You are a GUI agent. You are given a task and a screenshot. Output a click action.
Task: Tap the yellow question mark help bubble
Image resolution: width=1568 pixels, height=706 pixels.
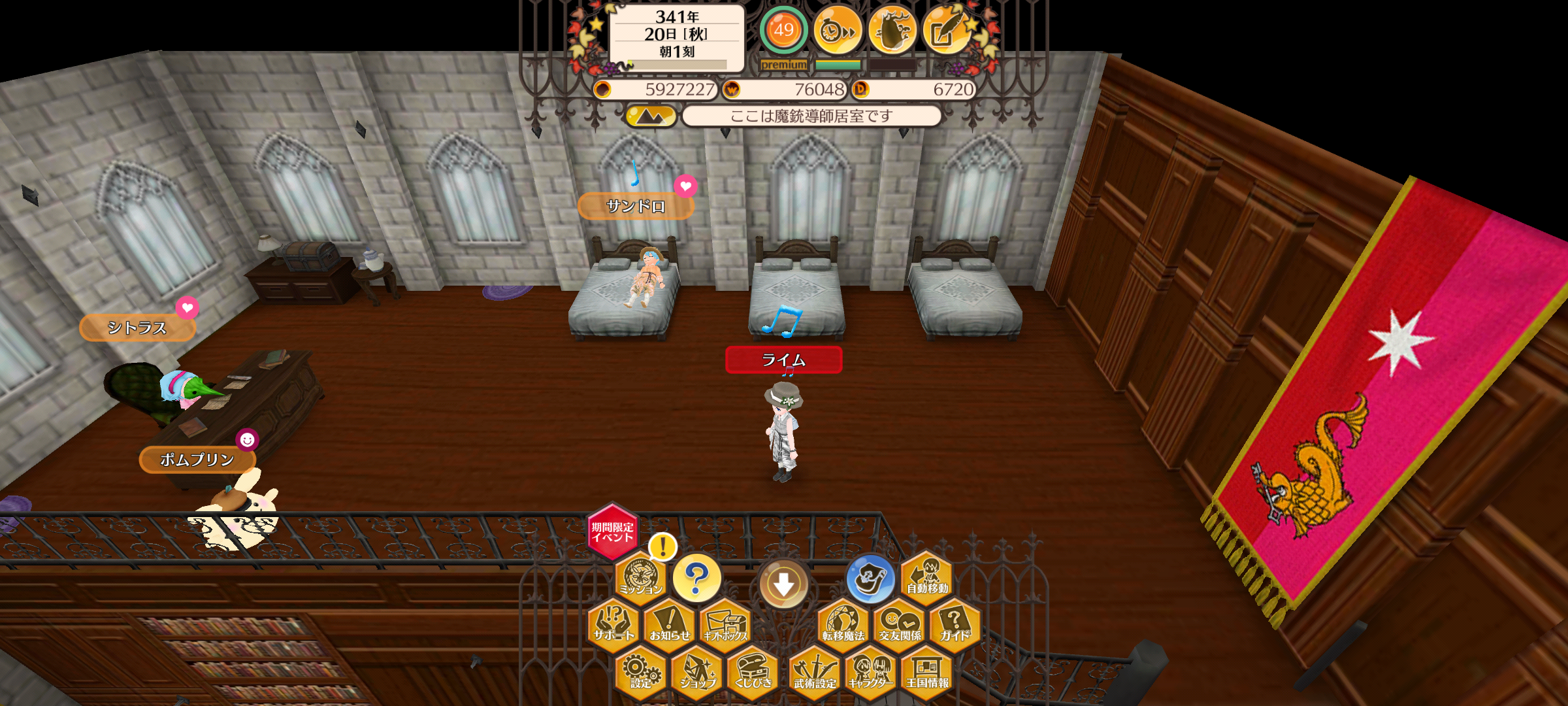[696, 578]
